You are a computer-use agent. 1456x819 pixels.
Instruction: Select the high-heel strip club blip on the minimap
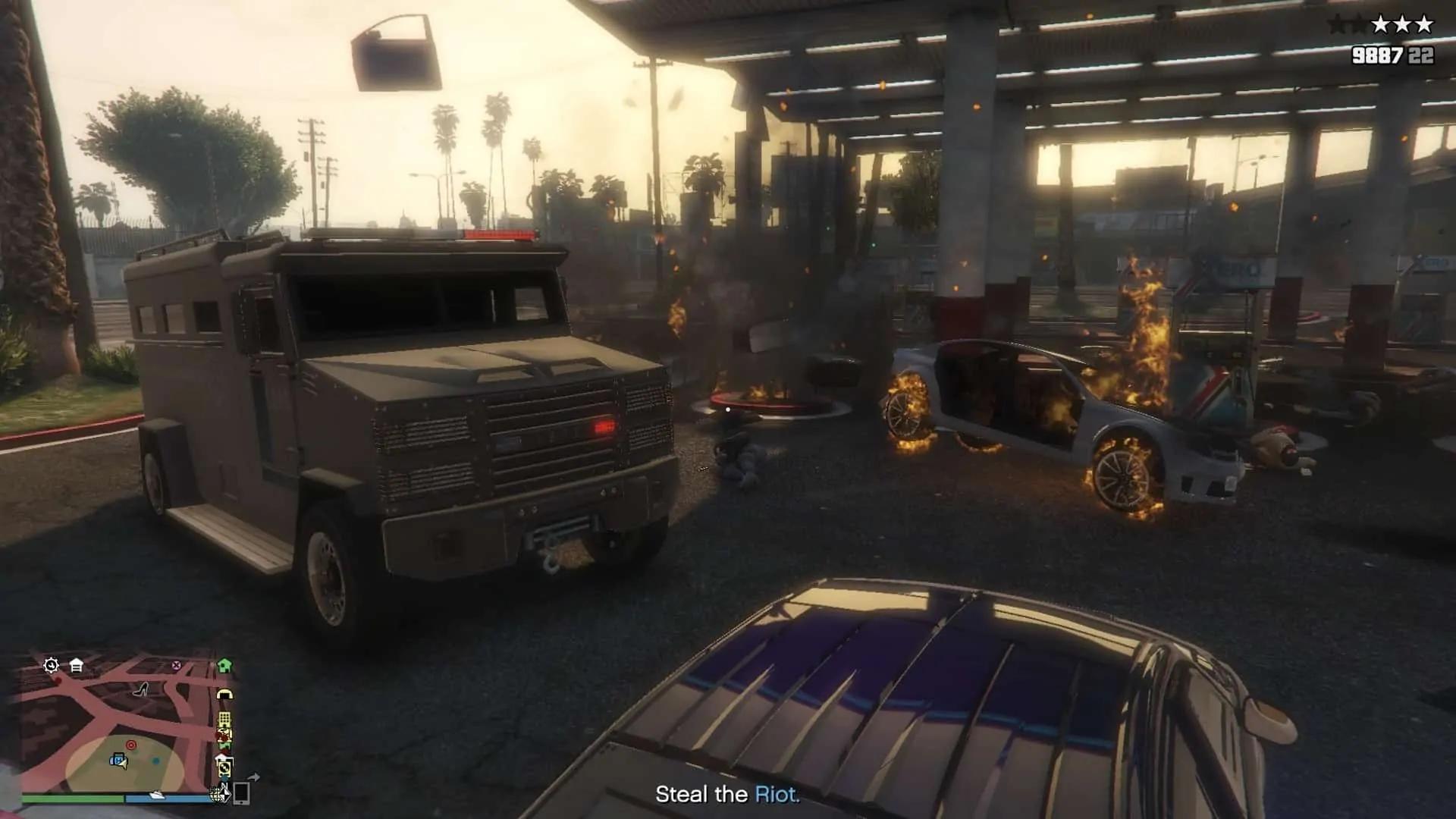[141, 689]
